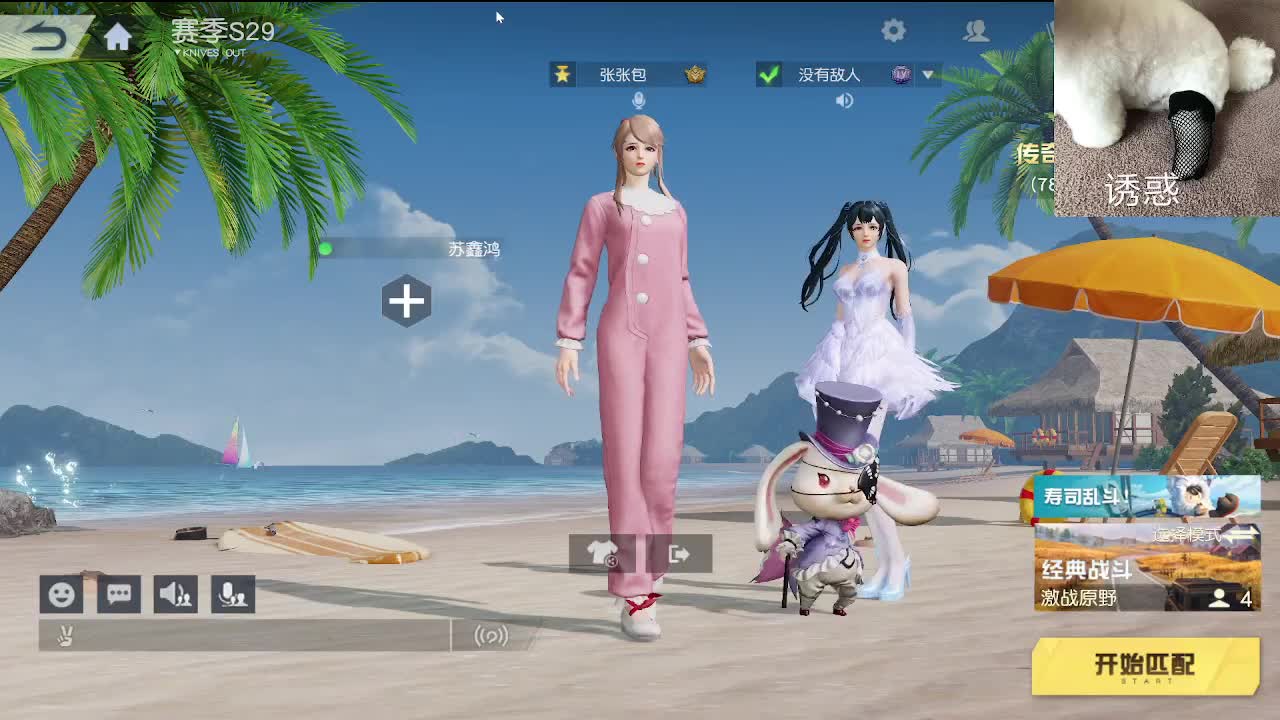The height and width of the screenshot is (720, 1280).
Task: Select the emoji expression icon
Action: point(61,594)
